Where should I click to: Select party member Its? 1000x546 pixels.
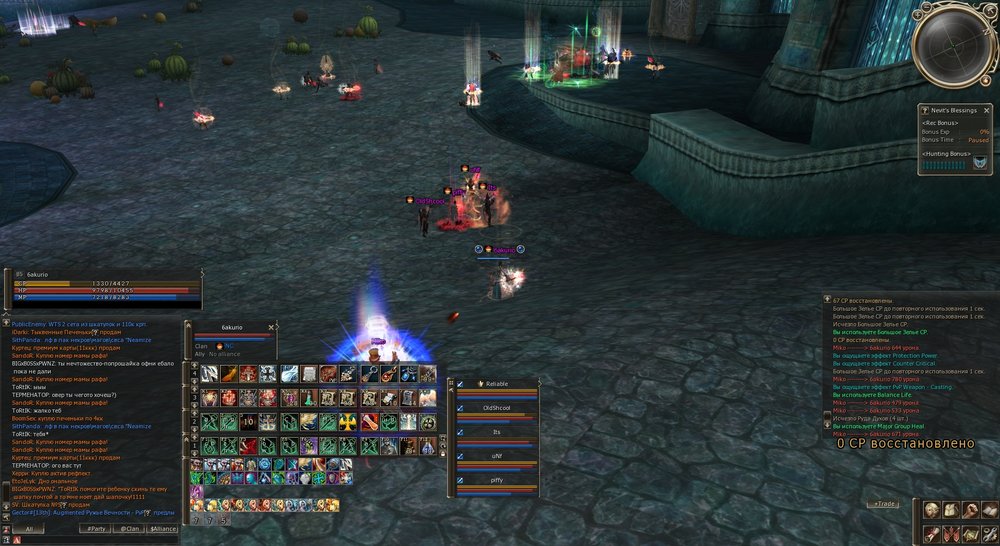[x=497, y=431]
